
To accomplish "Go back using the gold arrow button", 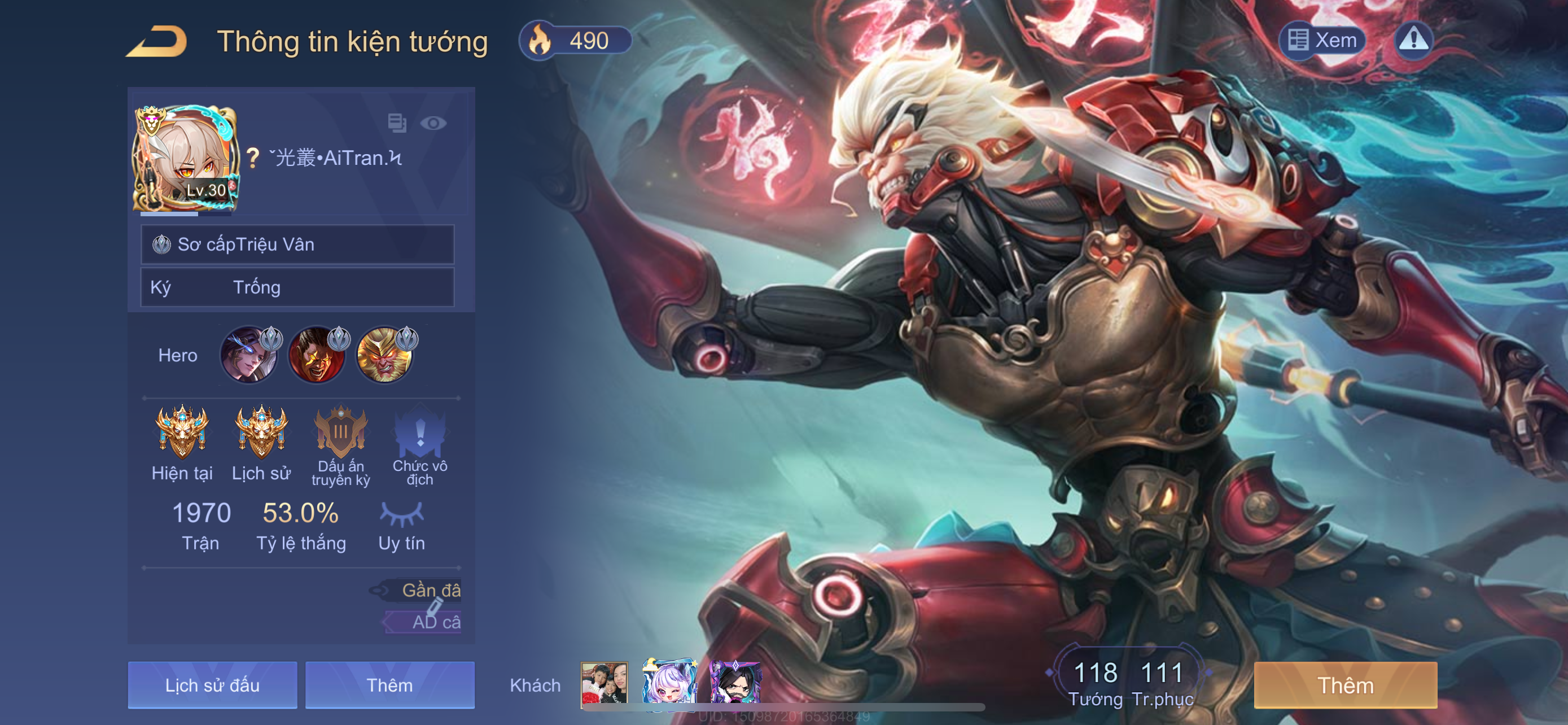I will coord(157,41).
